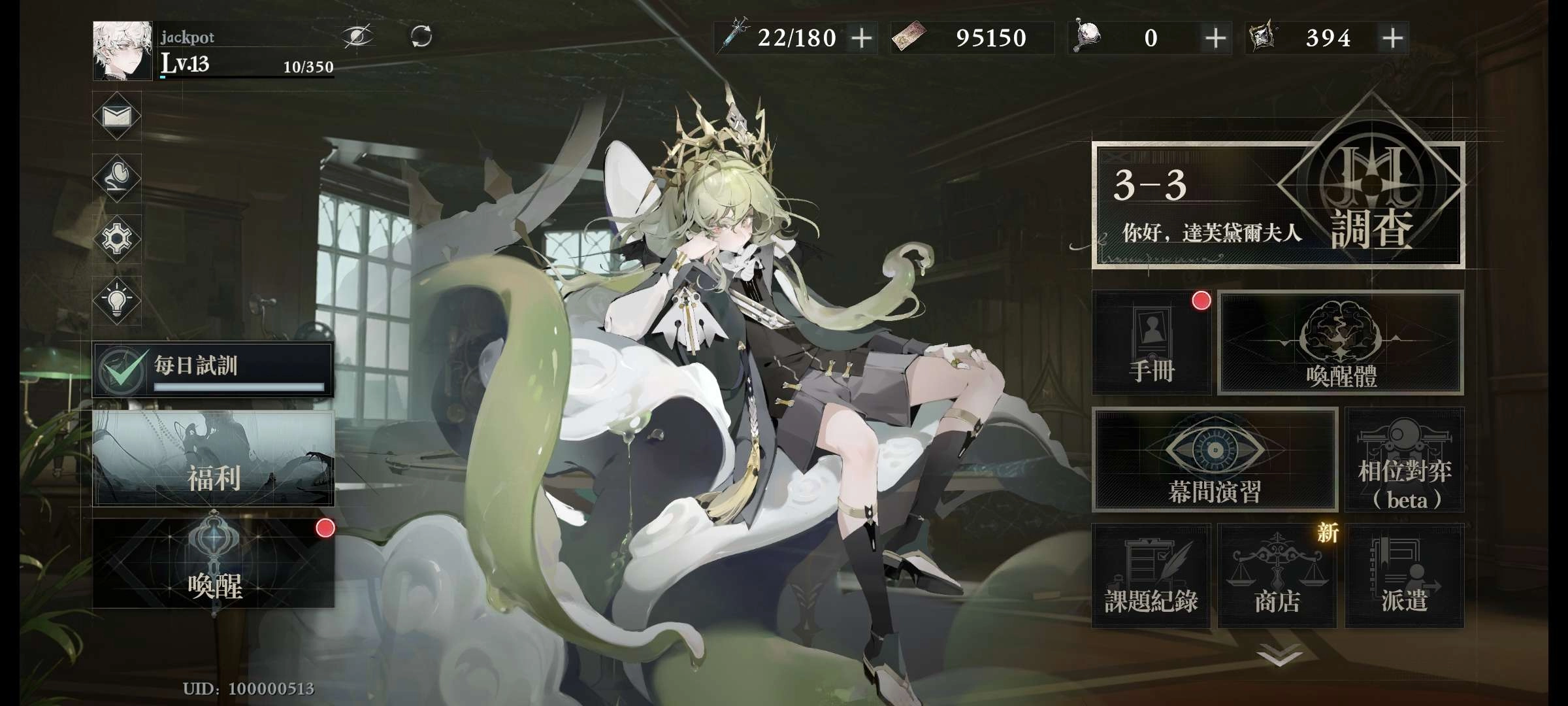Open the 喚醒體 panel with brain icon
The width and height of the screenshot is (1568, 706).
click(x=1339, y=342)
